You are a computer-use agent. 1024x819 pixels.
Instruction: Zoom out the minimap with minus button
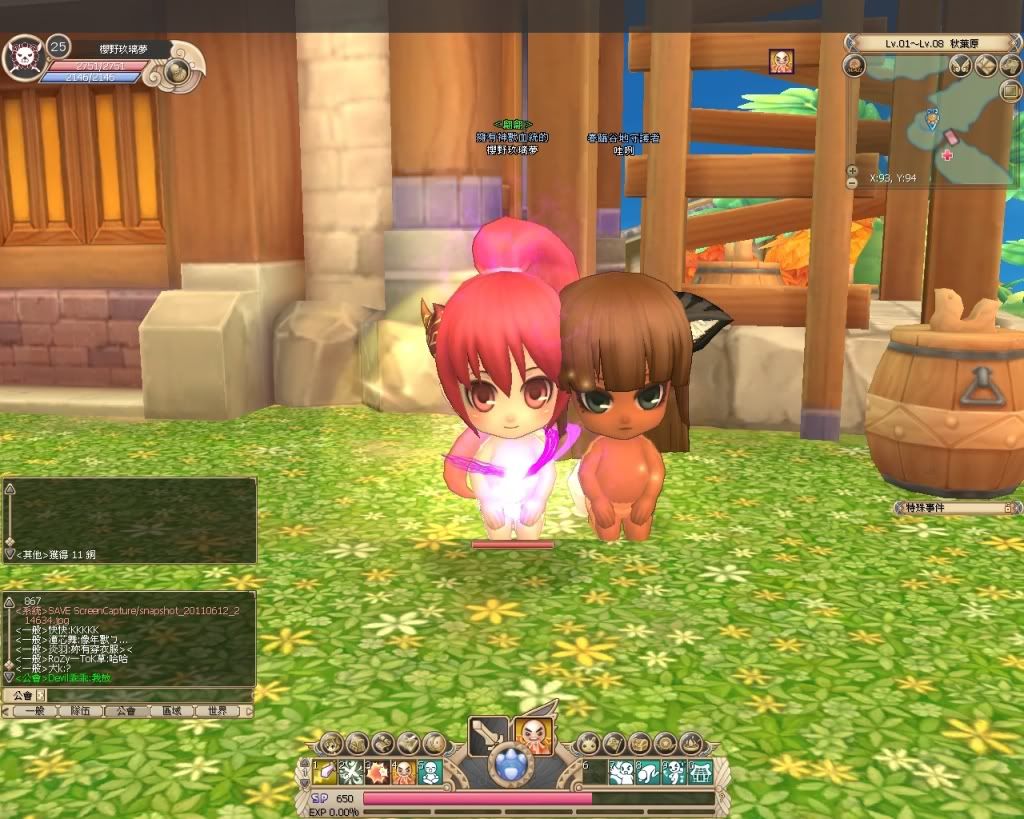coord(852,183)
